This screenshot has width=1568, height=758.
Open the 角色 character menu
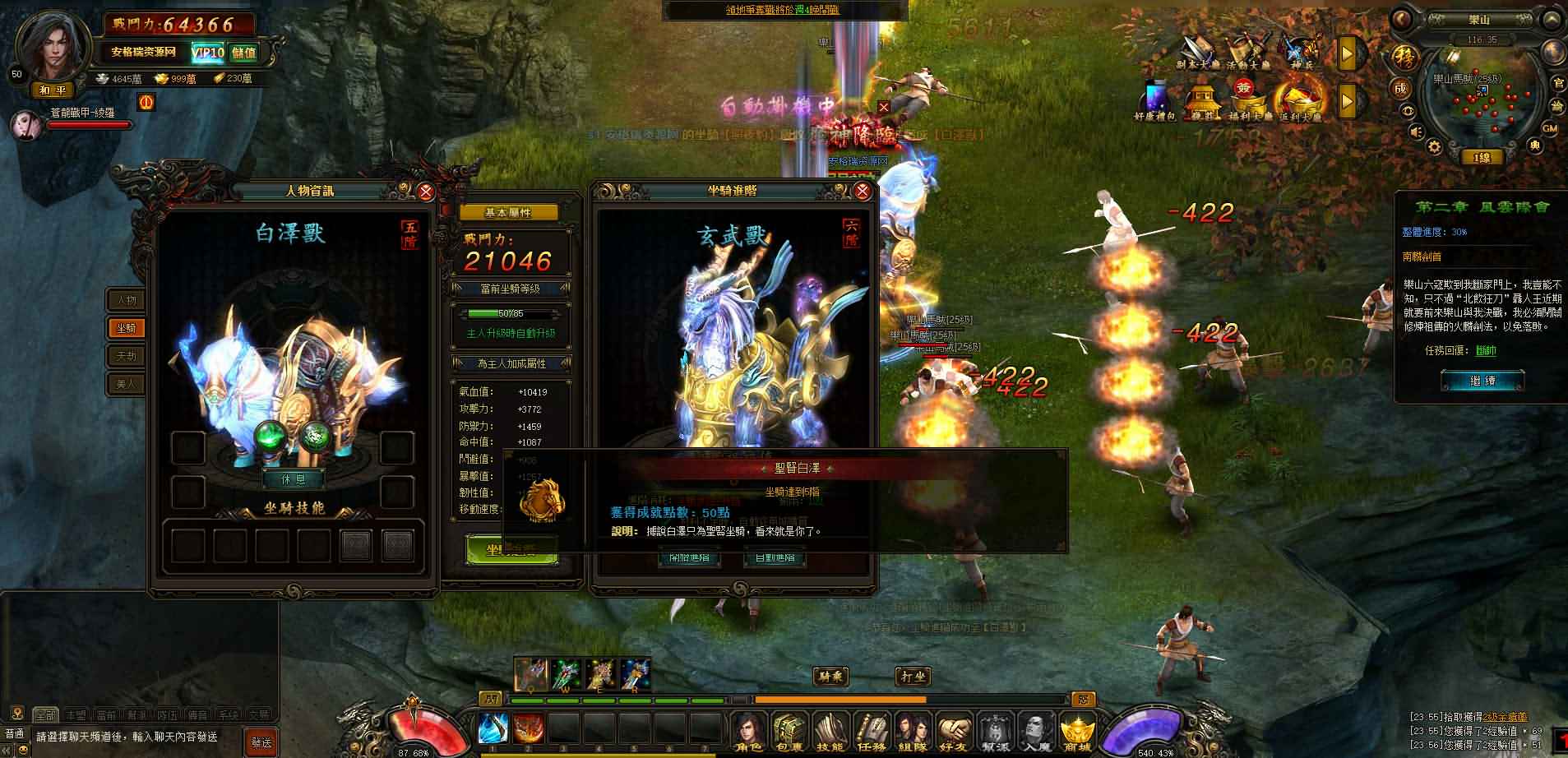pyautogui.click(x=747, y=731)
